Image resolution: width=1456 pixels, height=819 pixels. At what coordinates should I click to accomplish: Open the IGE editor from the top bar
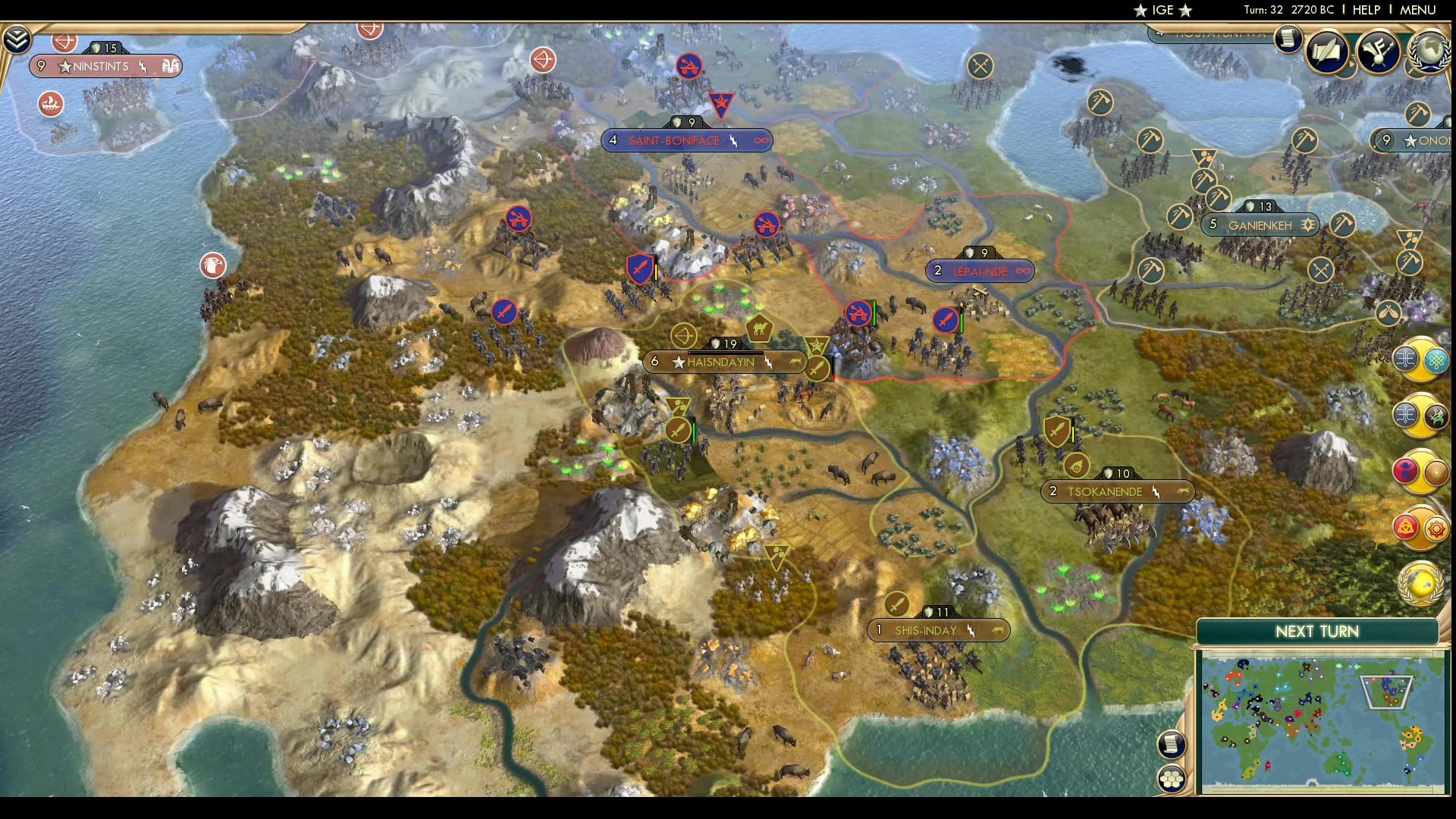(1162, 11)
